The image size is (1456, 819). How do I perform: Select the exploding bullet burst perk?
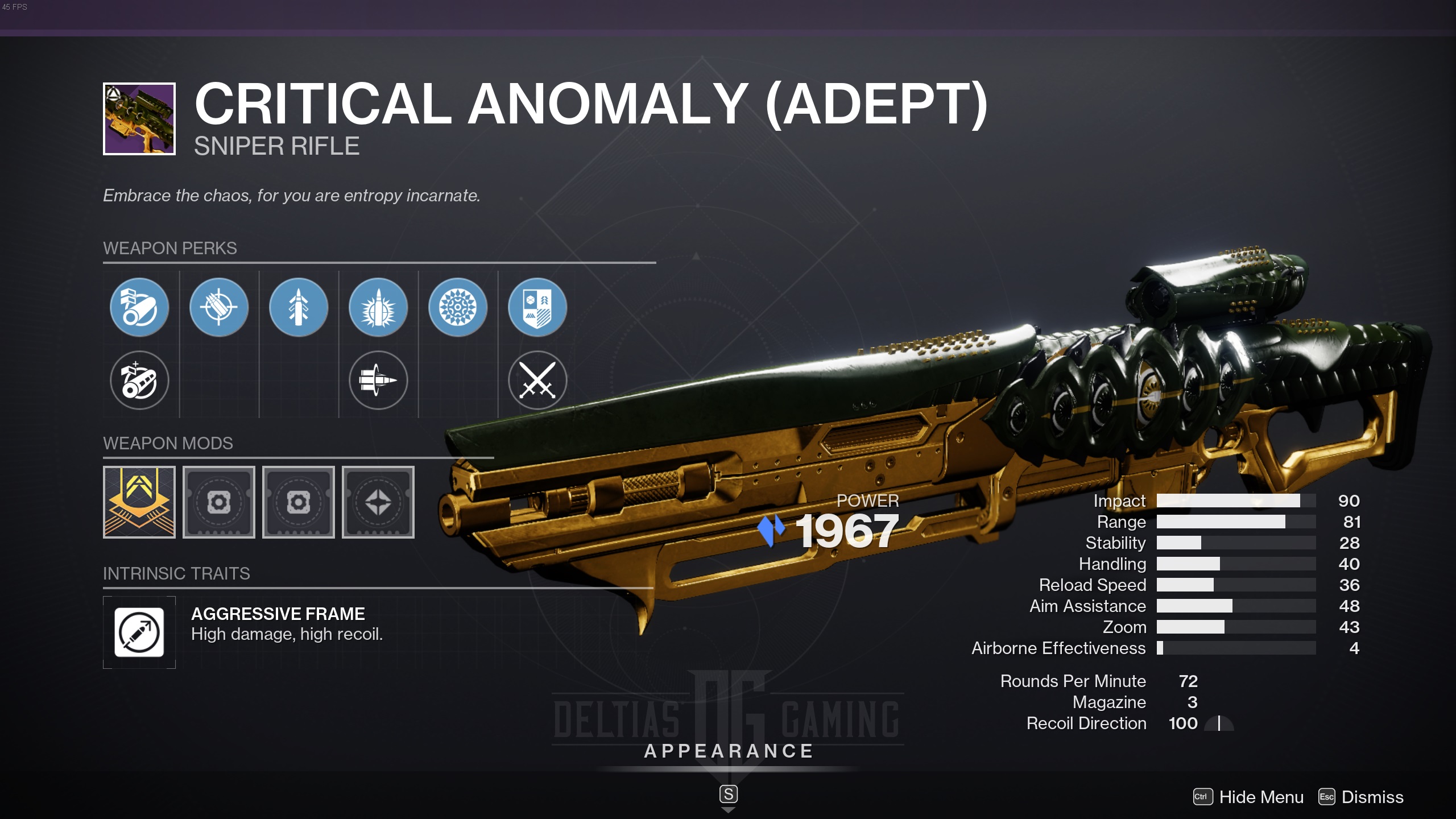pyautogui.click(x=378, y=307)
